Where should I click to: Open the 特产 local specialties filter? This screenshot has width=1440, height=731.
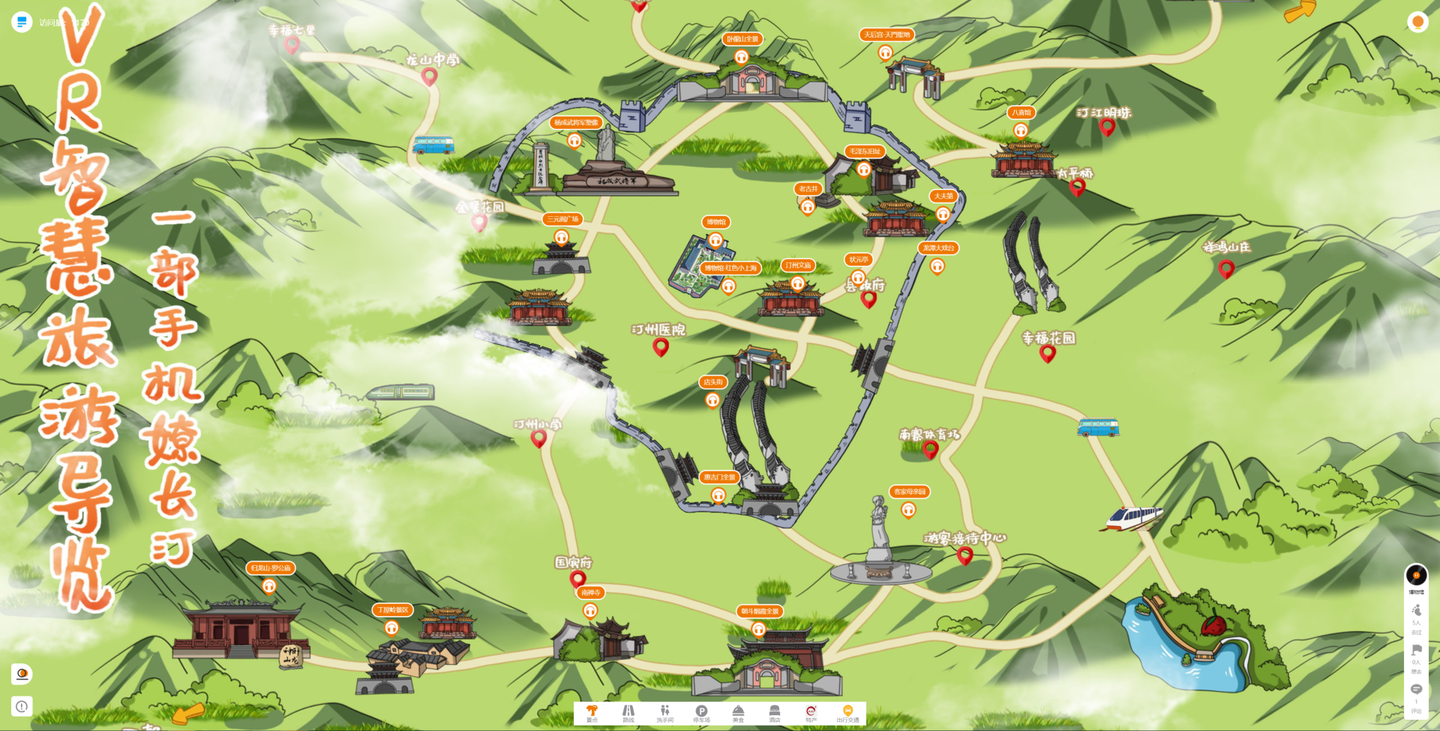click(811, 713)
